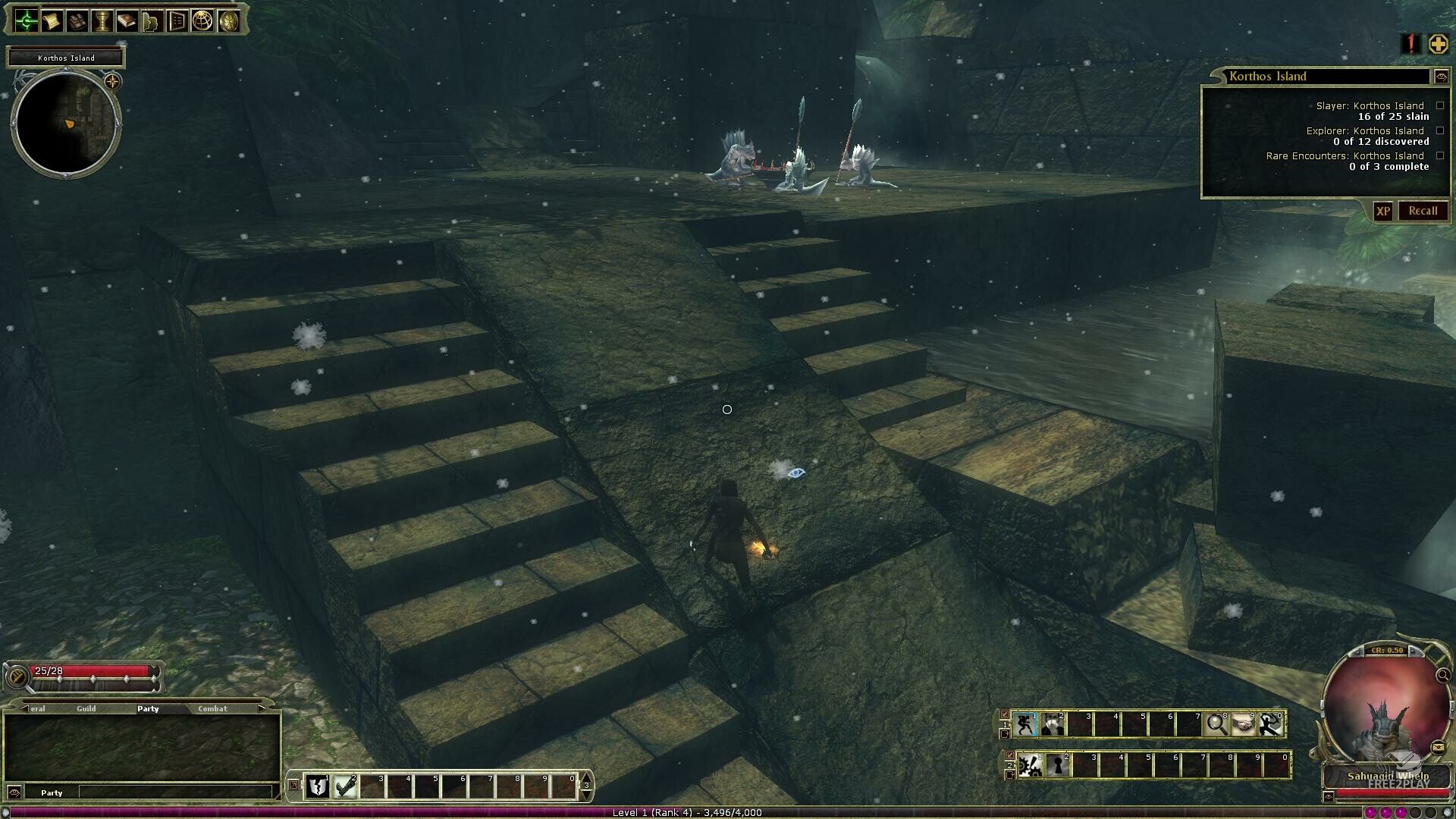The height and width of the screenshot is (819, 1456).
Task: Open the quest scroll journal icon
Action: [52, 21]
